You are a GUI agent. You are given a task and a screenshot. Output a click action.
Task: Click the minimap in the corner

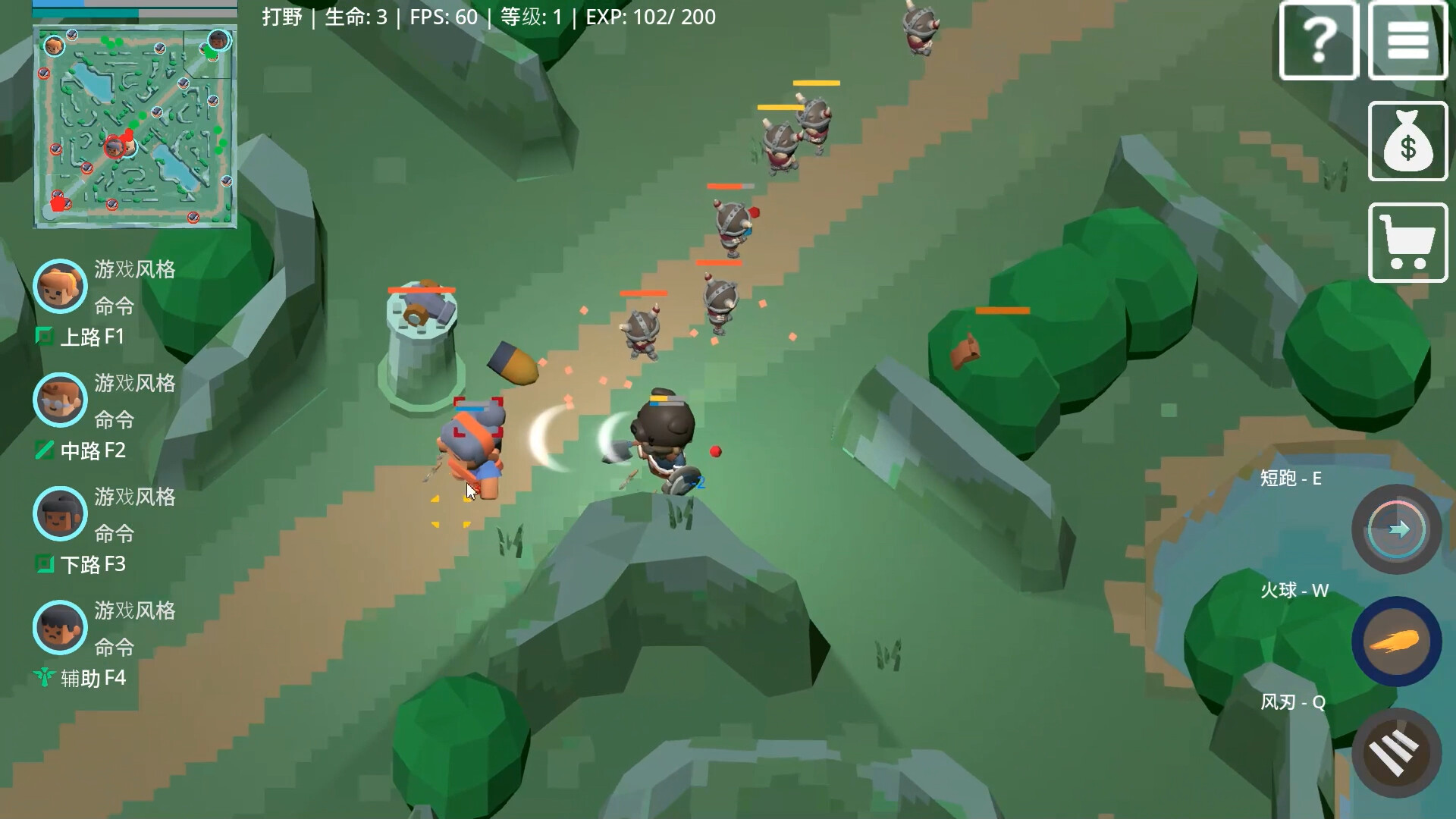(x=133, y=125)
